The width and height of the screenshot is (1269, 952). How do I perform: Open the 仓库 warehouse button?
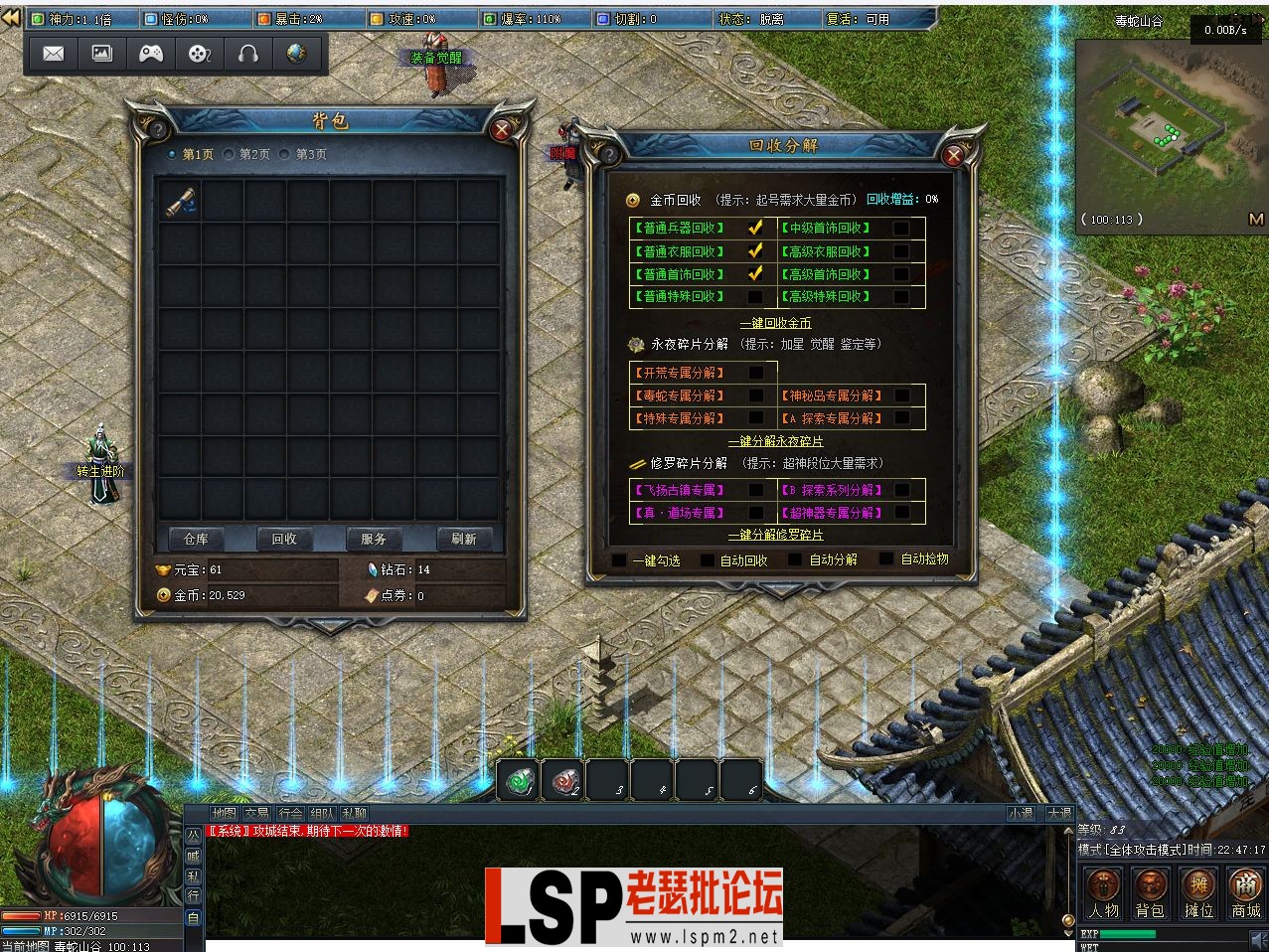[x=196, y=539]
